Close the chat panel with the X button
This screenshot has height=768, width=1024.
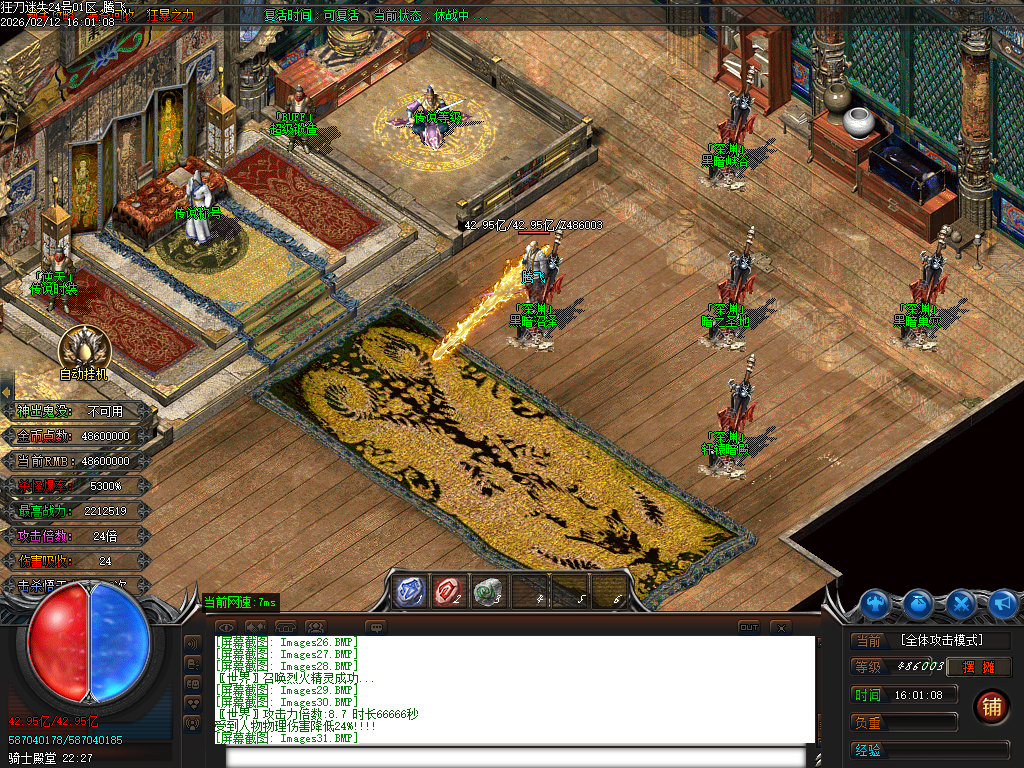pyautogui.click(x=781, y=627)
